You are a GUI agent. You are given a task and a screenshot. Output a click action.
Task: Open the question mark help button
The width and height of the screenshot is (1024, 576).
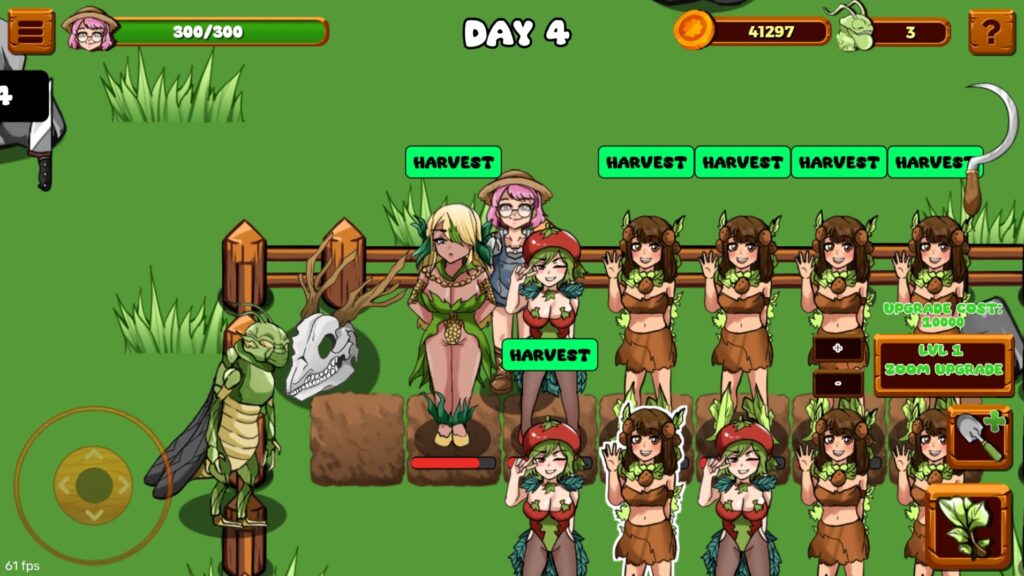[991, 32]
